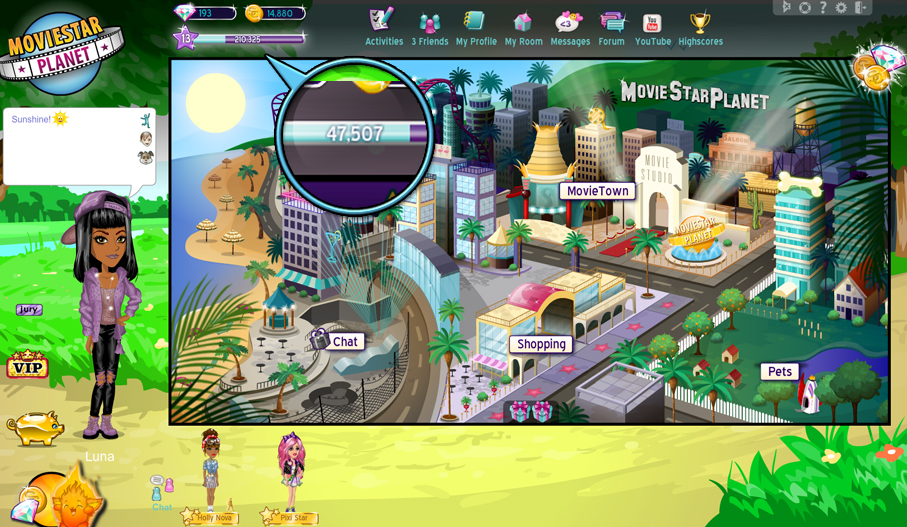Go to the Shopping area
Screen dimensions: 907x527
(x=541, y=344)
